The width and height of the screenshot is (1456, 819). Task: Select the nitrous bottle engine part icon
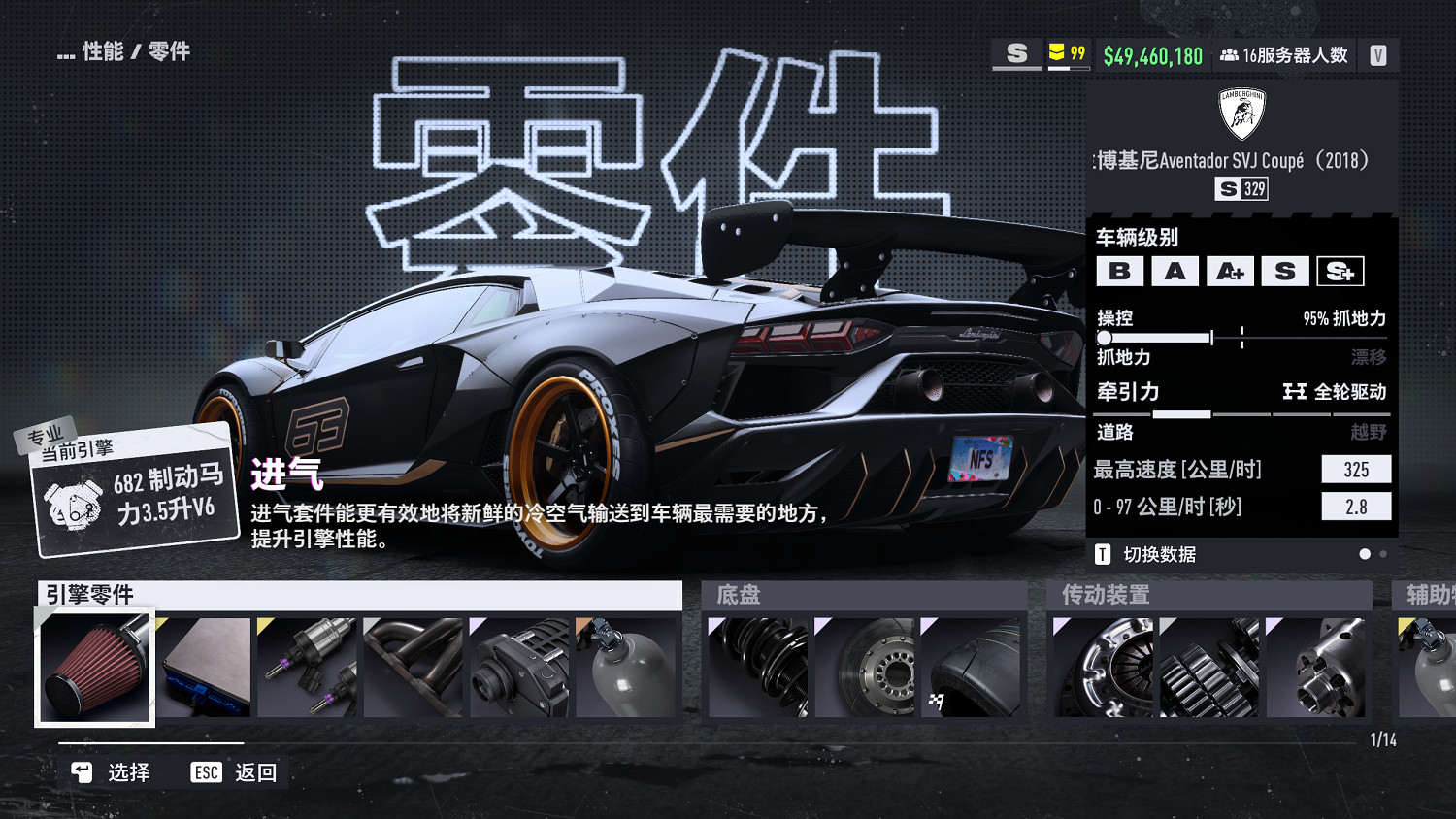(x=626, y=668)
